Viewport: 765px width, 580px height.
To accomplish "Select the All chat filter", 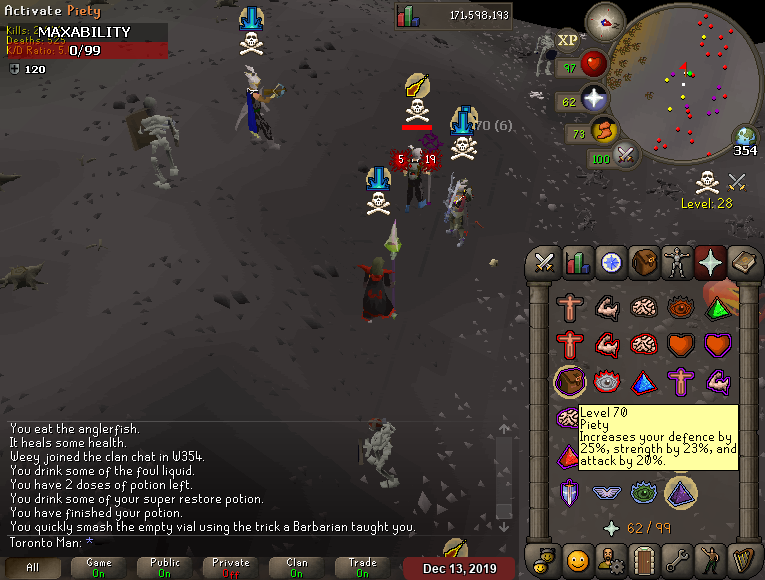I will [33, 568].
